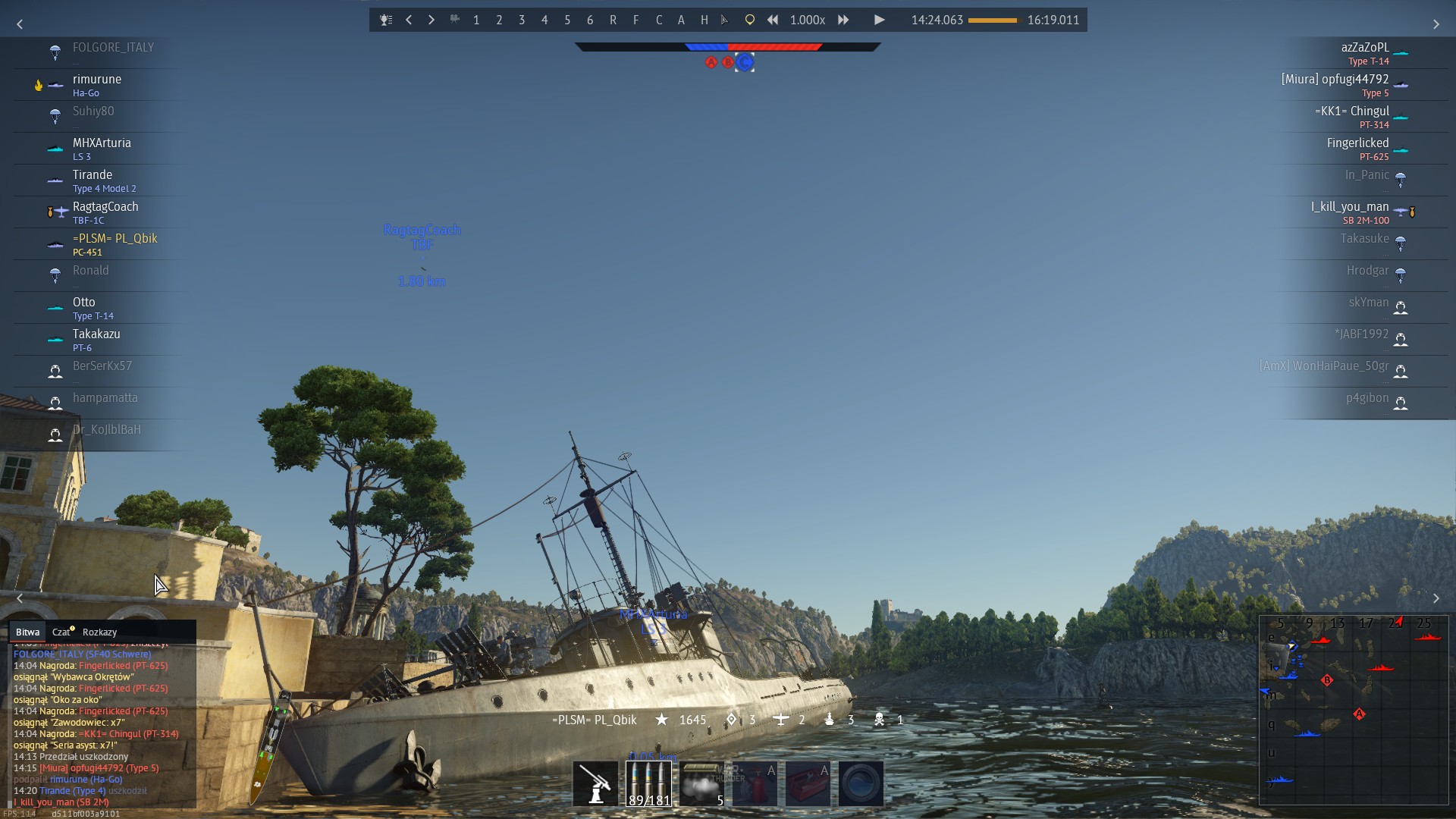
Task: Switch to the next player with right arrow
Action: pos(431,20)
